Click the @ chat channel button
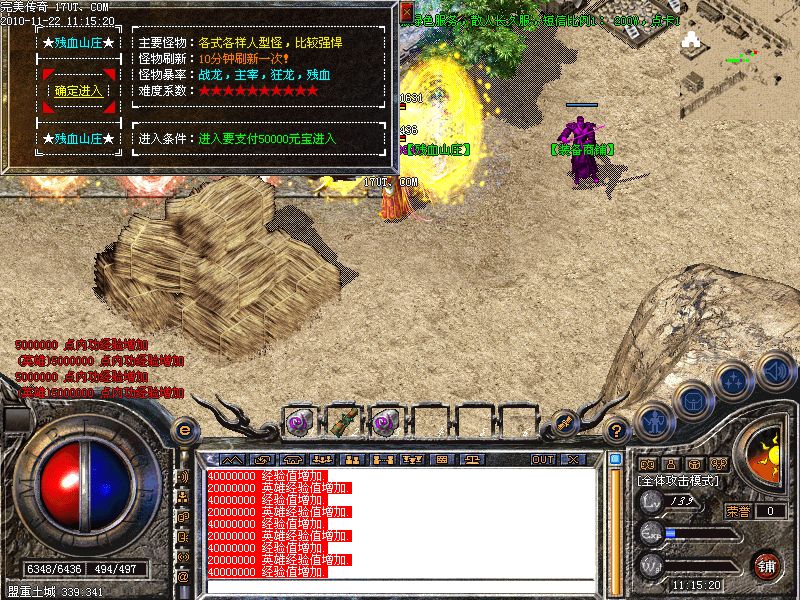The height and width of the screenshot is (600, 800). (x=183, y=577)
